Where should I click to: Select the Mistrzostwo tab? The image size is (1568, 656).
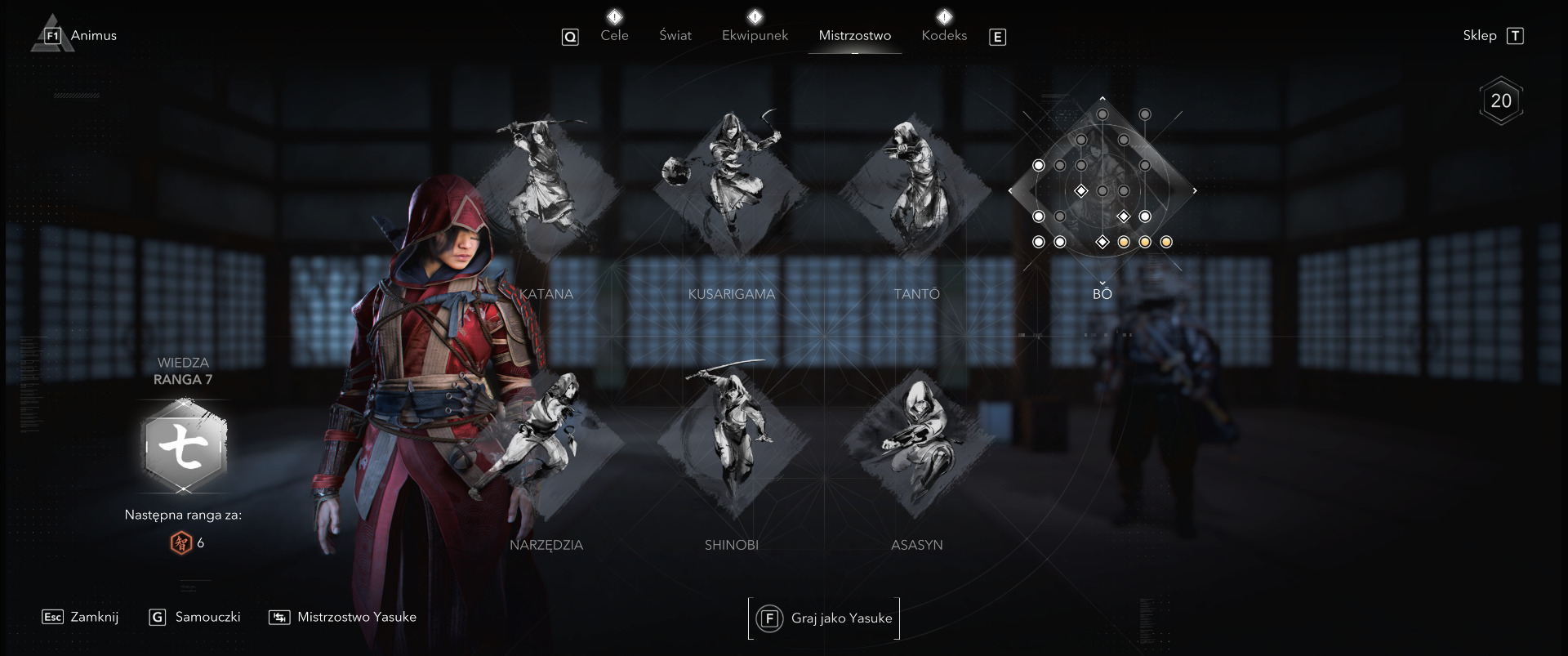pyautogui.click(x=854, y=35)
